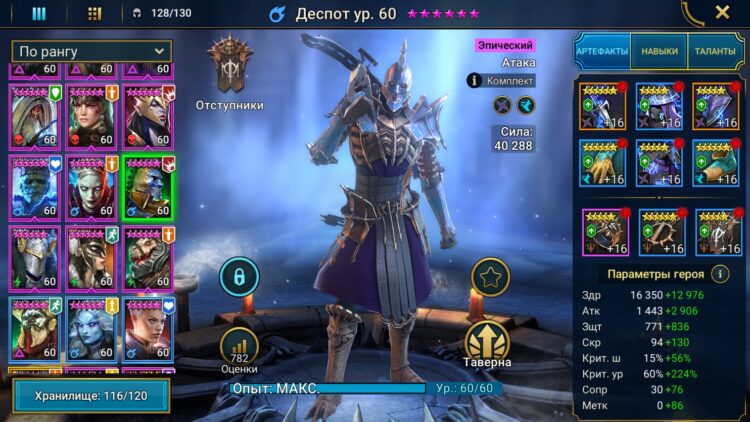Select the purple-bordered ring accessory slot
750x422 pixels.
click(603, 232)
